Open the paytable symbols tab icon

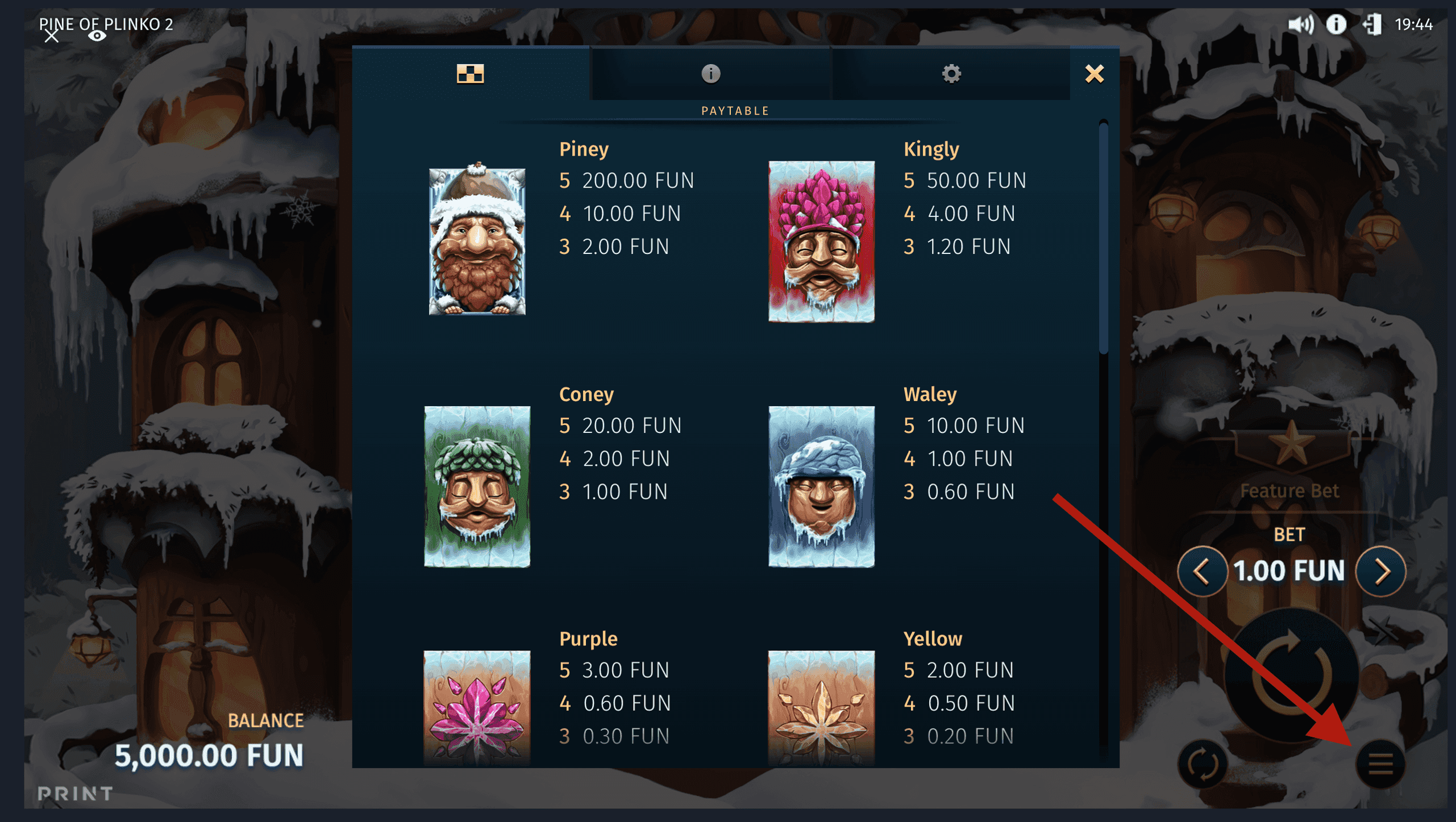470,73
